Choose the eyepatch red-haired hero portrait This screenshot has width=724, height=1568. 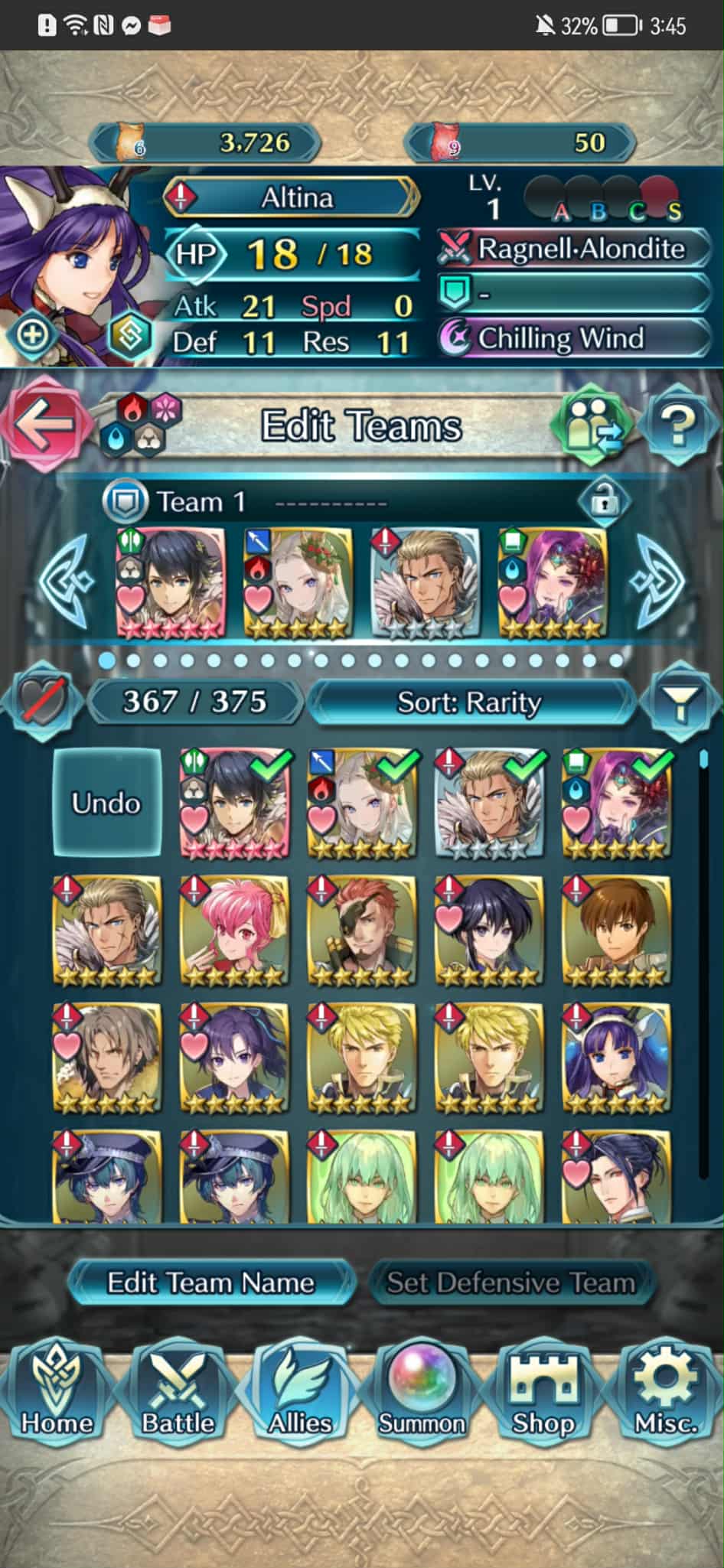pos(361,930)
